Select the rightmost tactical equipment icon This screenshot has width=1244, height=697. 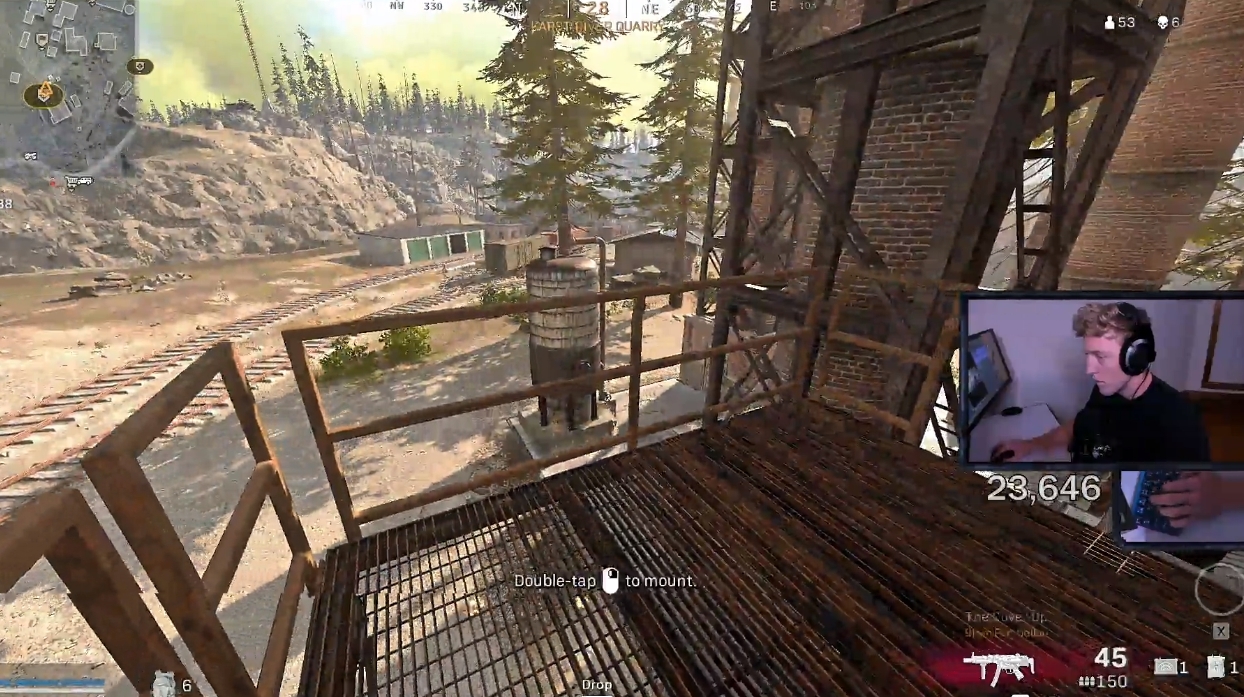pos(1216,667)
